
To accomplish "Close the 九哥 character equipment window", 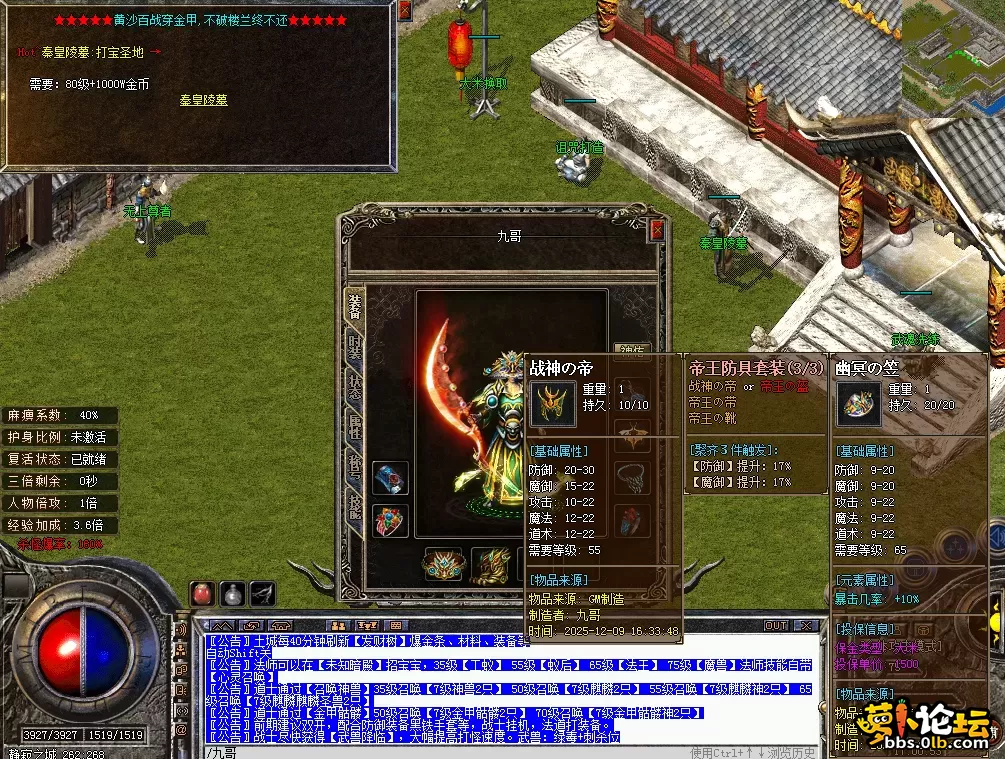I will [657, 231].
